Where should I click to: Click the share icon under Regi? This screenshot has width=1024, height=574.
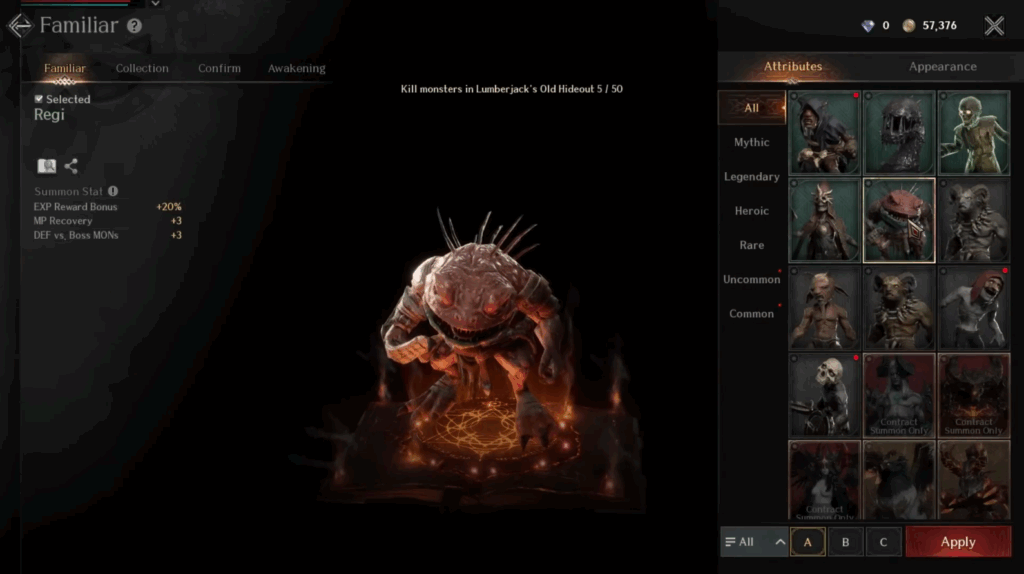[71, 166]
